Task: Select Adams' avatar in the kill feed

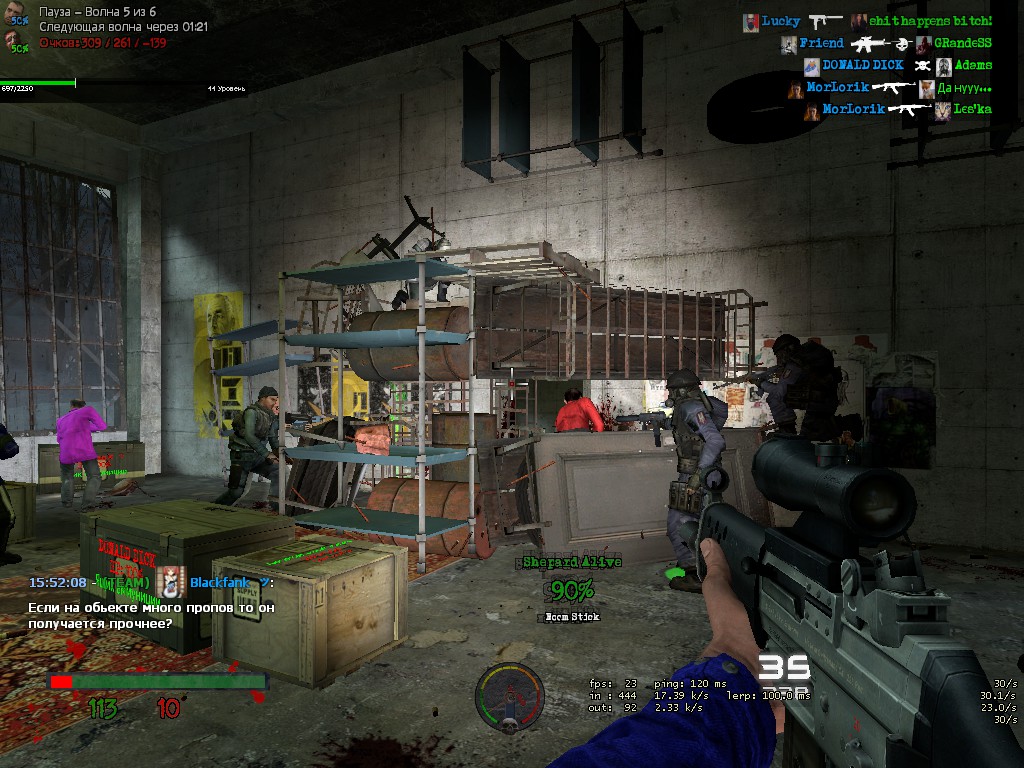Action: pyautogui.click(x=943, y=66)
